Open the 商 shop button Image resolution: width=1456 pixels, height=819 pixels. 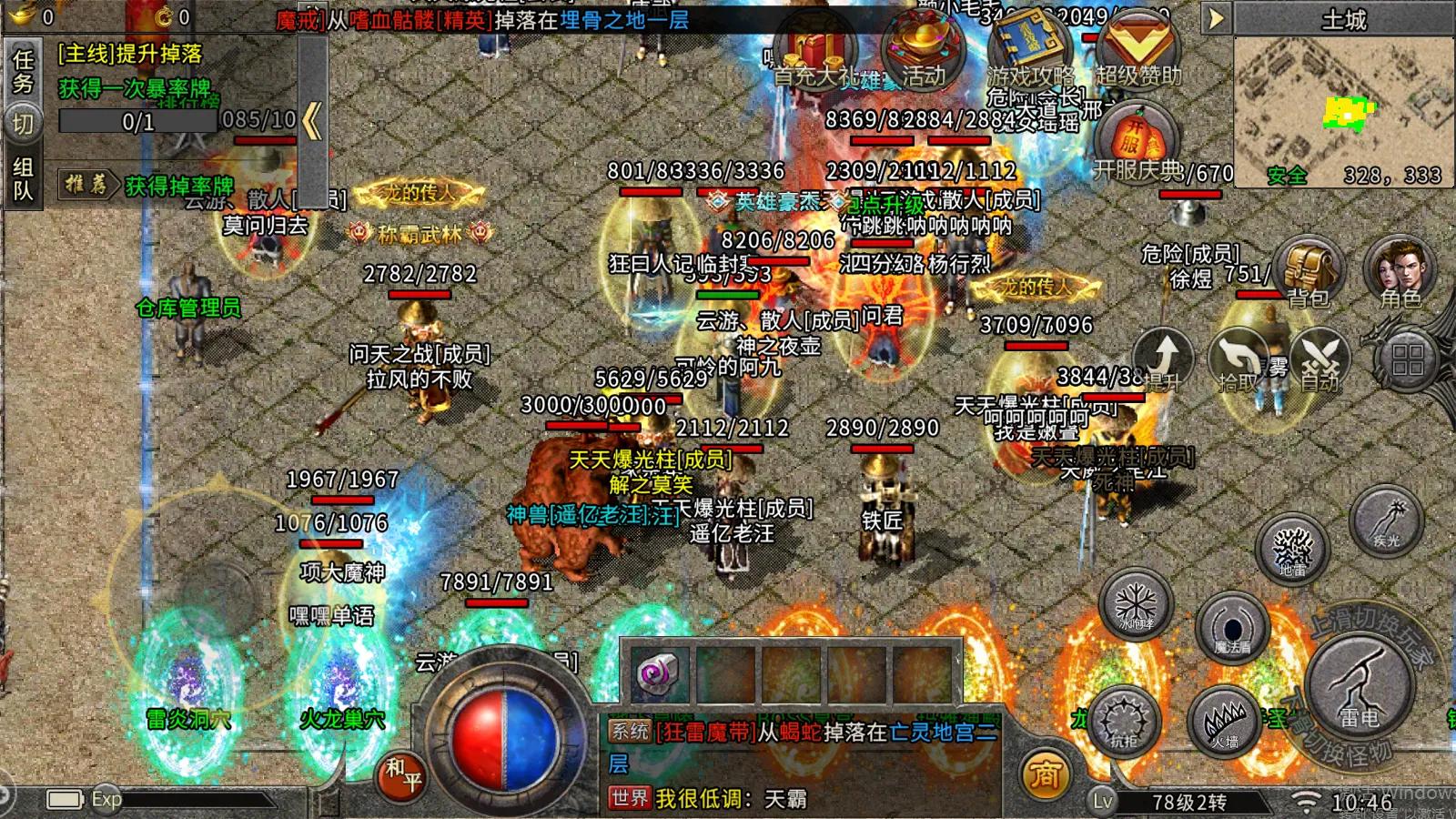[1045, 774]
